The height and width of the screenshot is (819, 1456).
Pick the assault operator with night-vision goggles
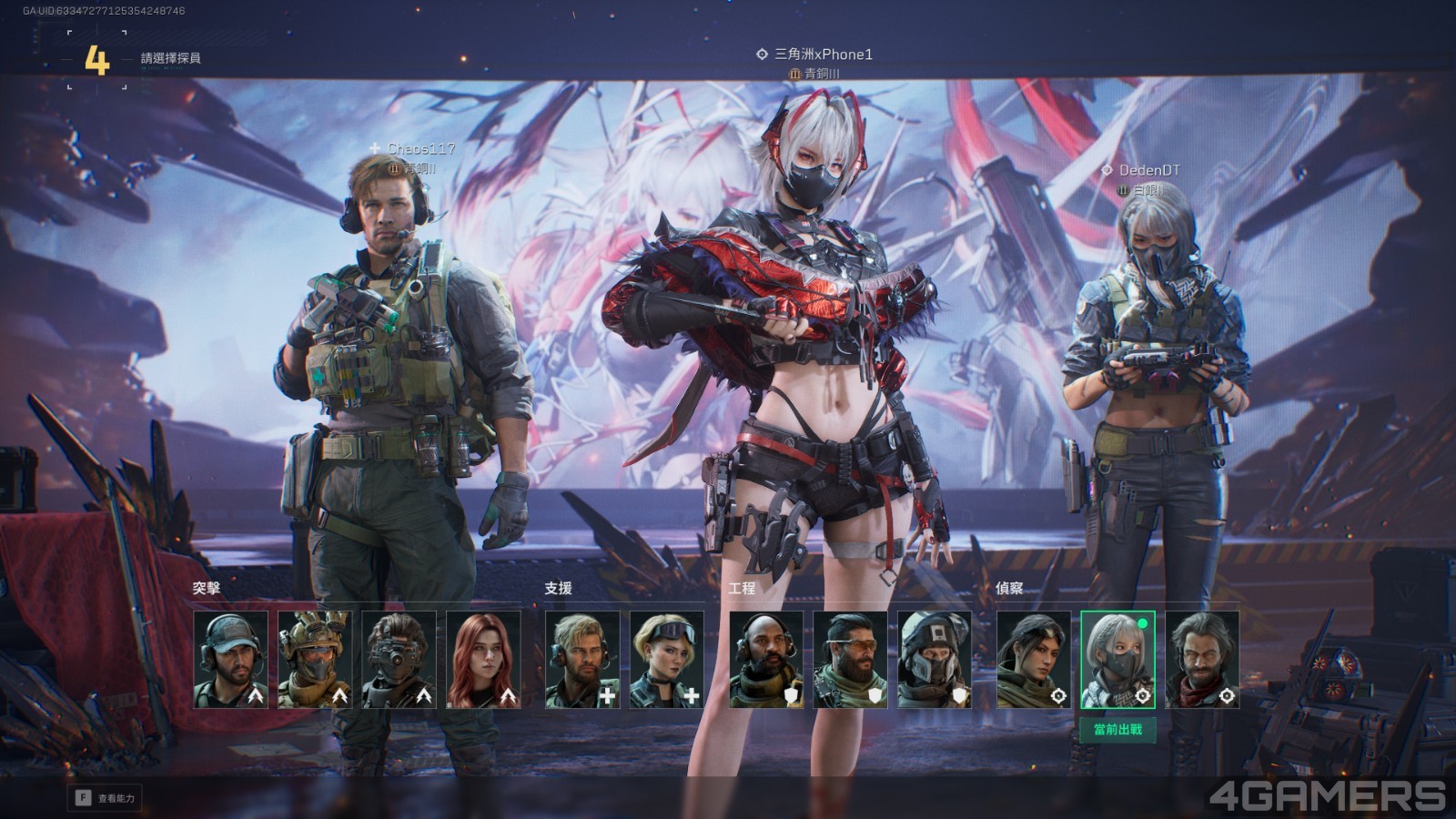tap(399, 660)
